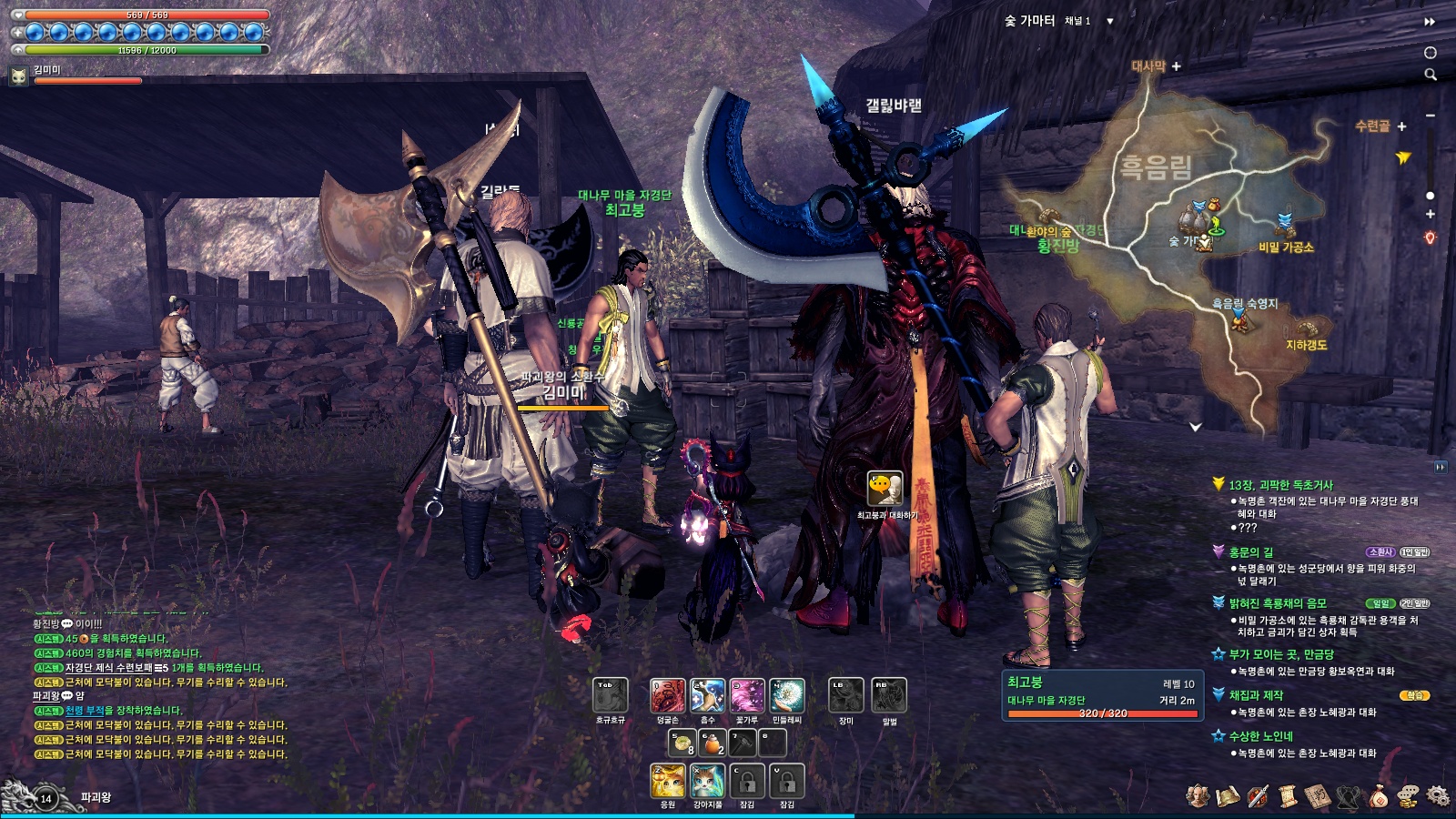Expand the 대사막 map region plus sign
The height and width of the screenshot is (819, 1456).
(1175, 66)
